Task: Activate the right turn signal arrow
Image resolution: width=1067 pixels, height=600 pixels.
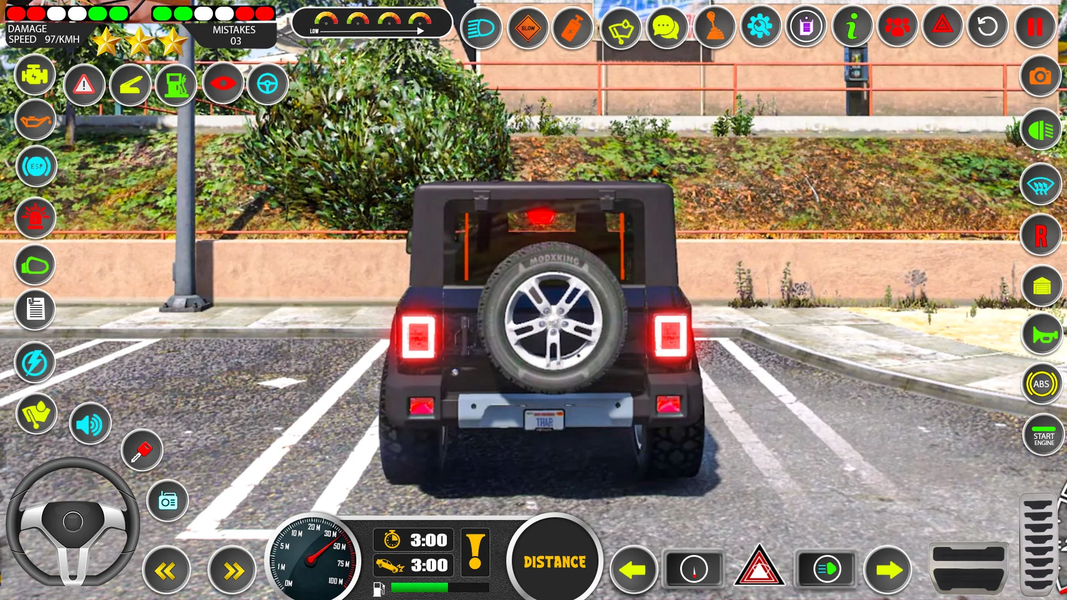Action: tap(888, 569)
